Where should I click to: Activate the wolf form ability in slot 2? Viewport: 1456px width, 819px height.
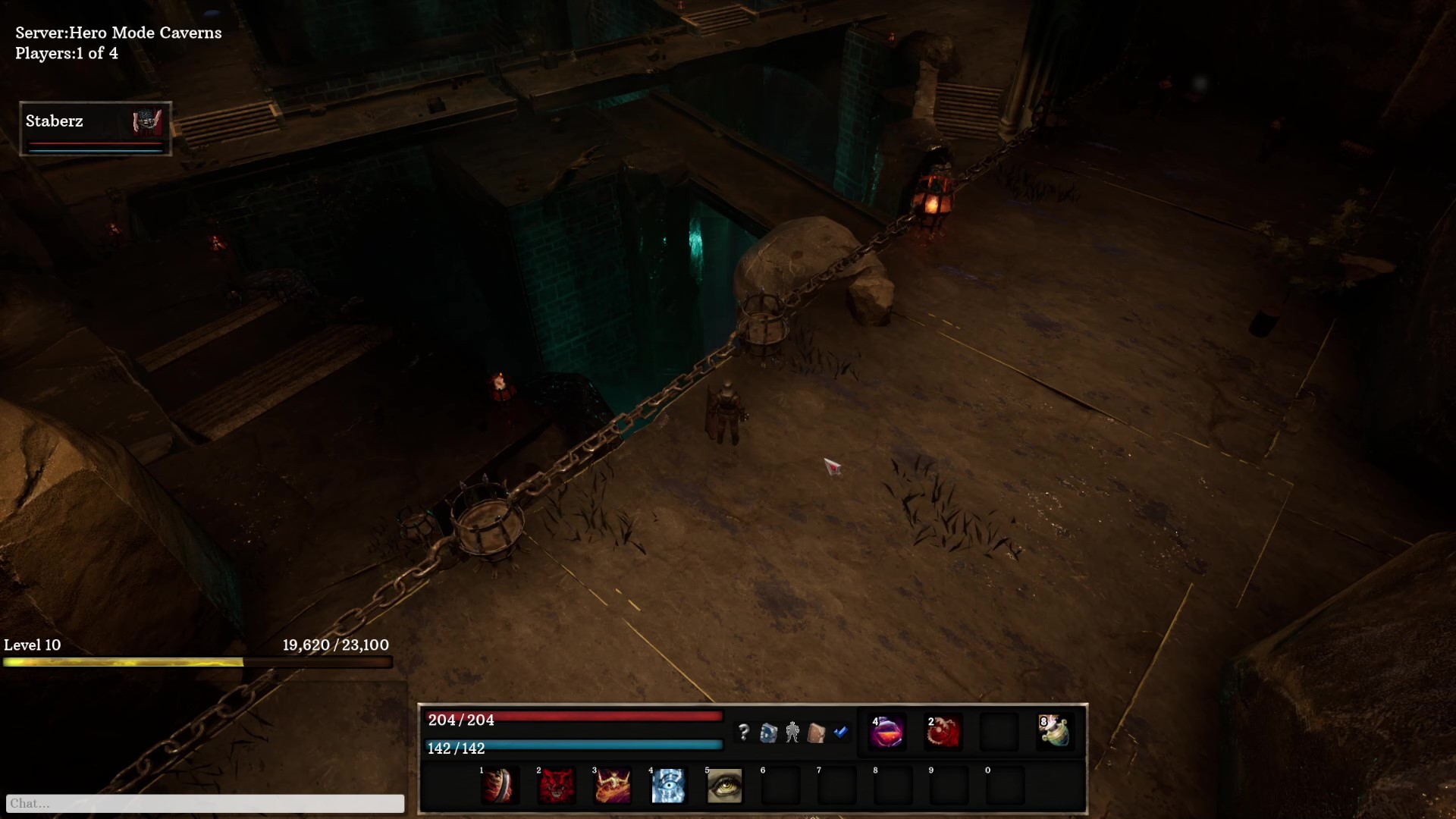tap(556, 786)
